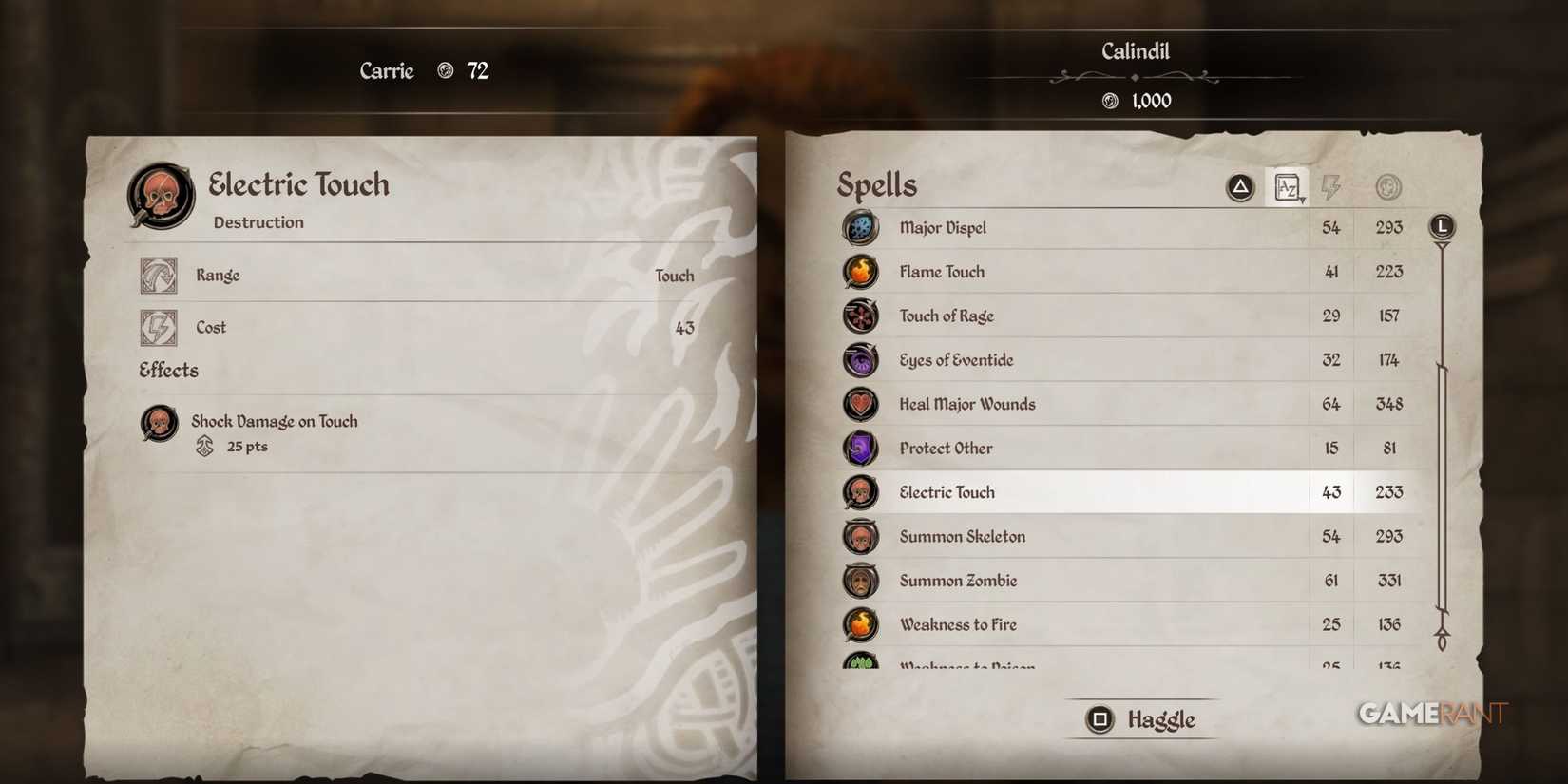Click the Flame Touch spell icon

[860, 272]
